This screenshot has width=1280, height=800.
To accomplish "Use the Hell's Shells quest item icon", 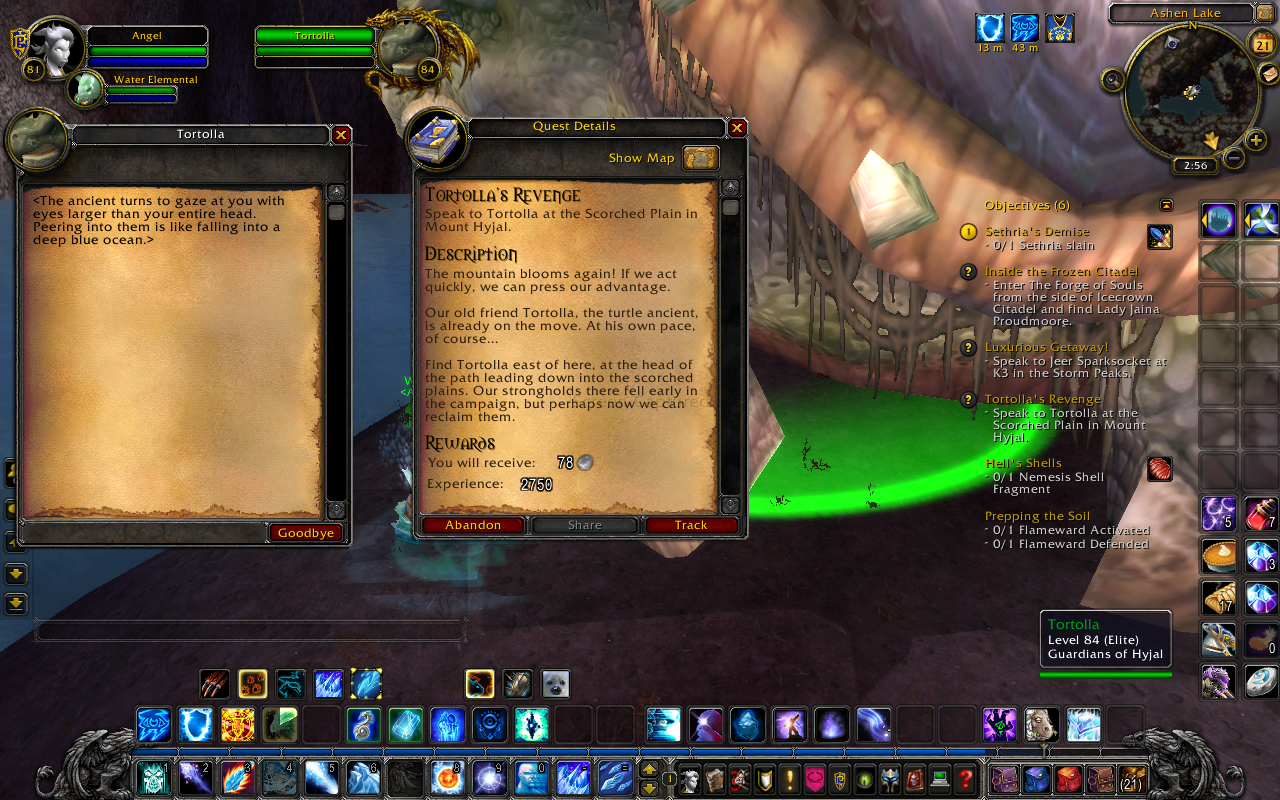I will tap(1159, 468).
